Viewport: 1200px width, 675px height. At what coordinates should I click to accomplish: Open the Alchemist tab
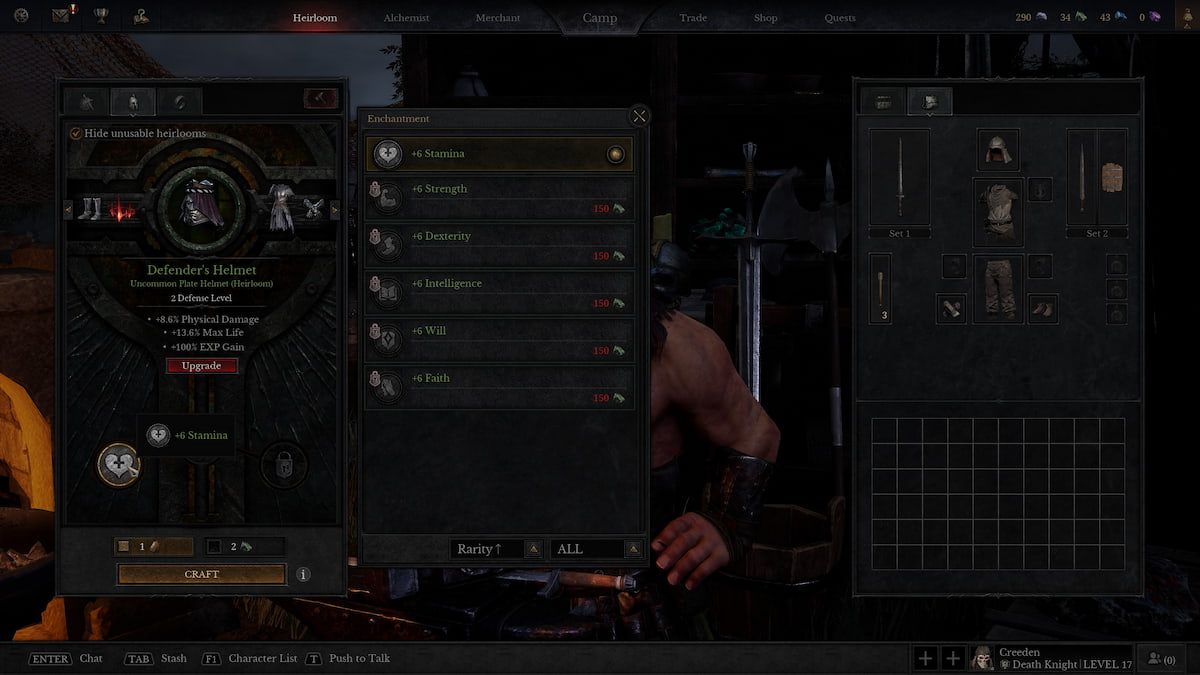(406, 18)
